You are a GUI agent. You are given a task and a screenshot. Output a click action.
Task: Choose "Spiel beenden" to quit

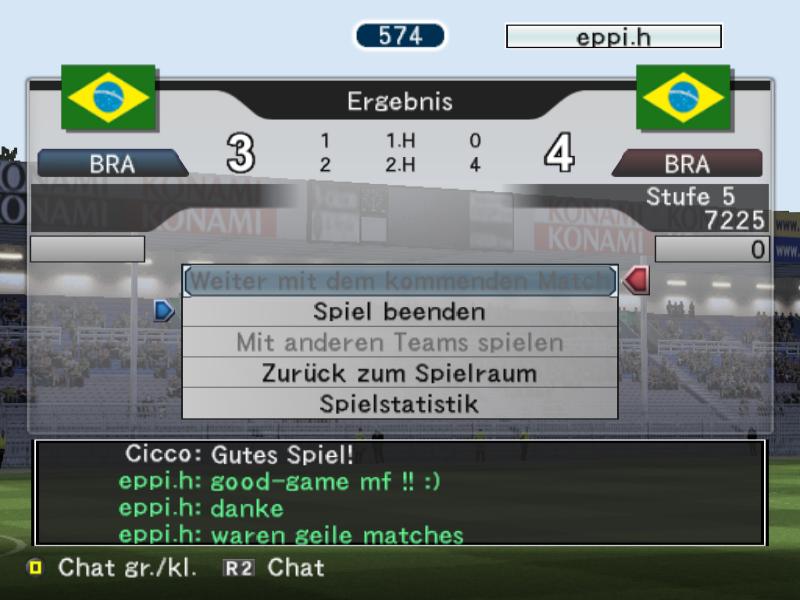tap(400, 312)
